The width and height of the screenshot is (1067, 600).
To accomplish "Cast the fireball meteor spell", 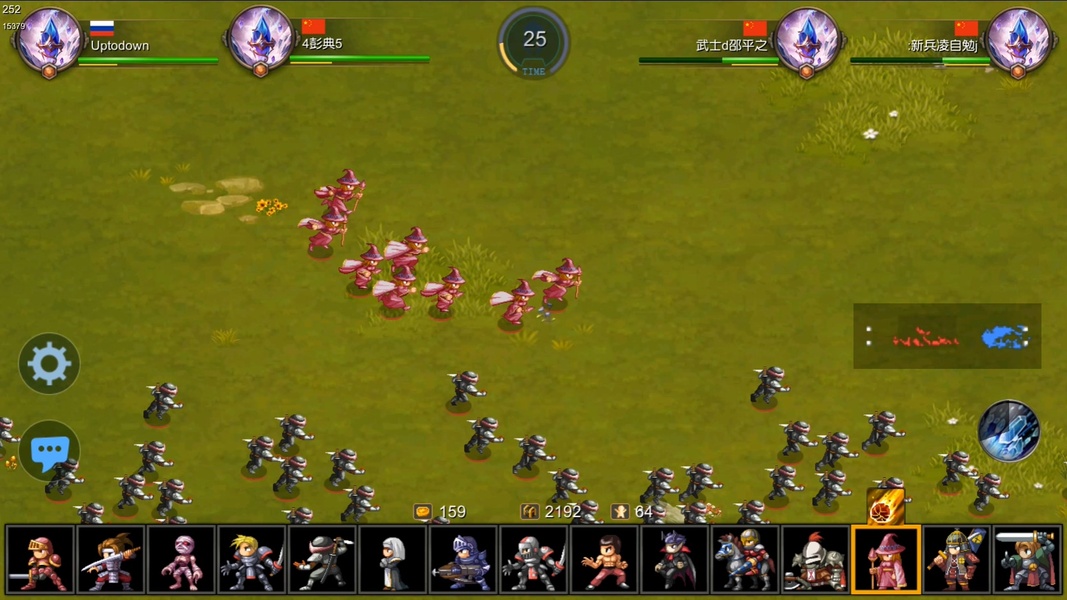I will point(885,508).
